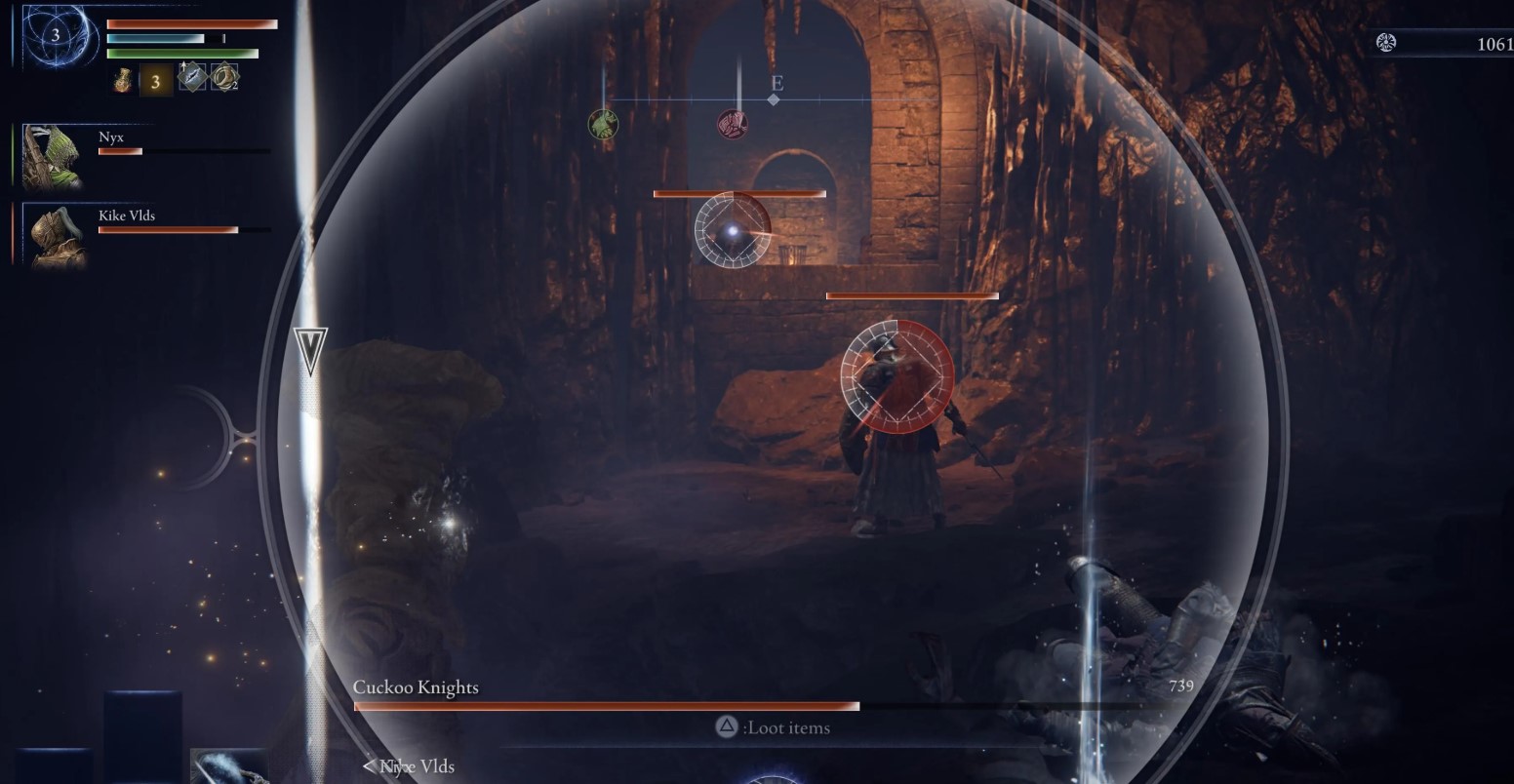The height and width of the screenshot is (784, 1514).
Task: Select the crimson flask item icon
Action: pos(123,80)
